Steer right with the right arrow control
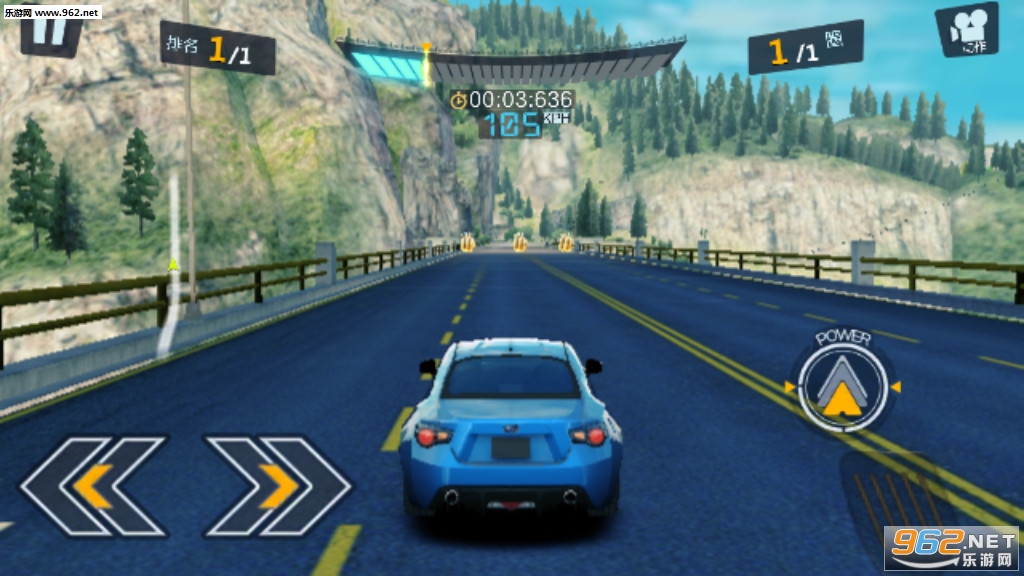Viewport: 1024px width, 576px height. coord(277,486)
